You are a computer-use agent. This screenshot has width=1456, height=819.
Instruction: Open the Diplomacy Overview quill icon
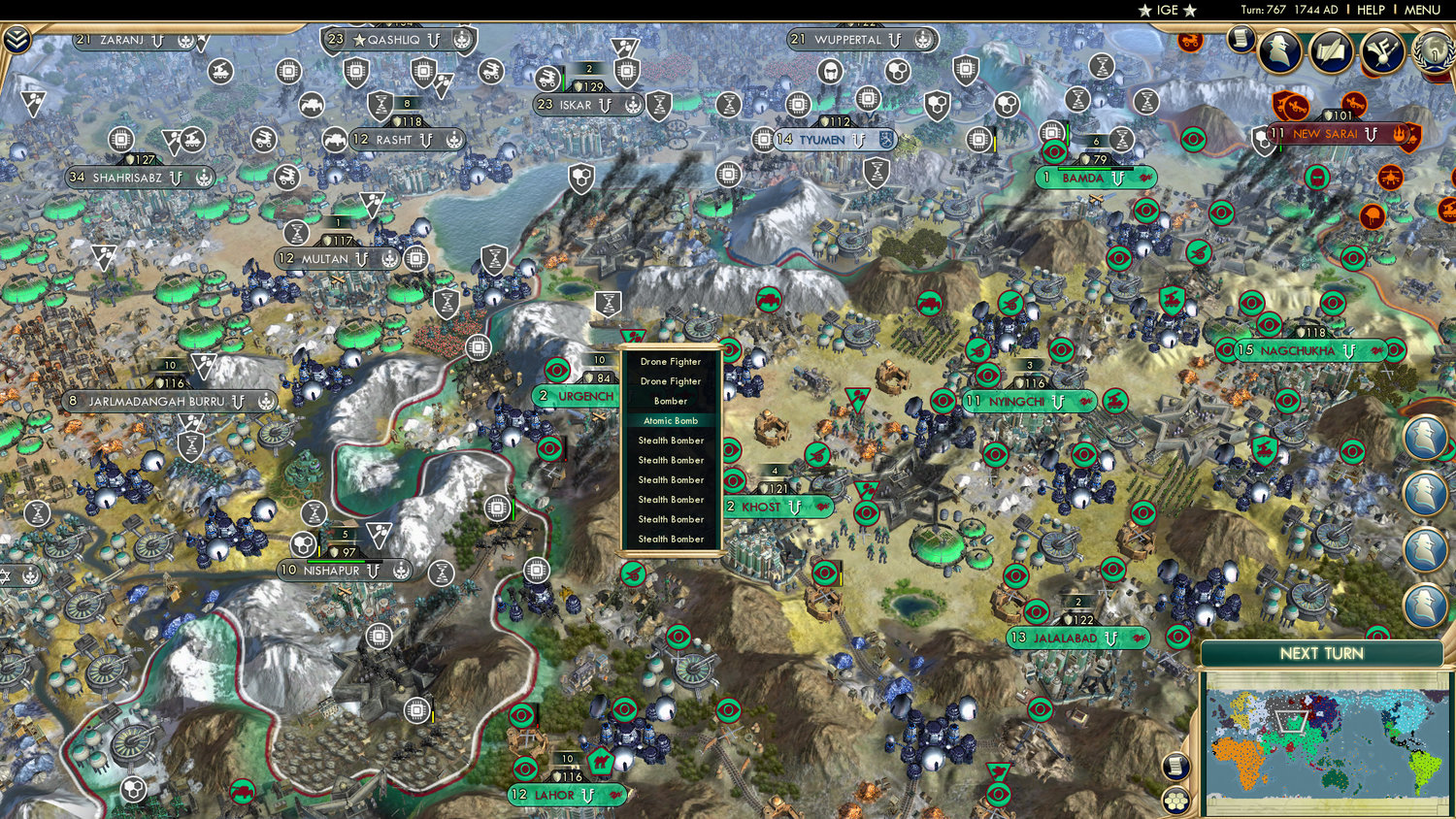(x=1331, y=49)
